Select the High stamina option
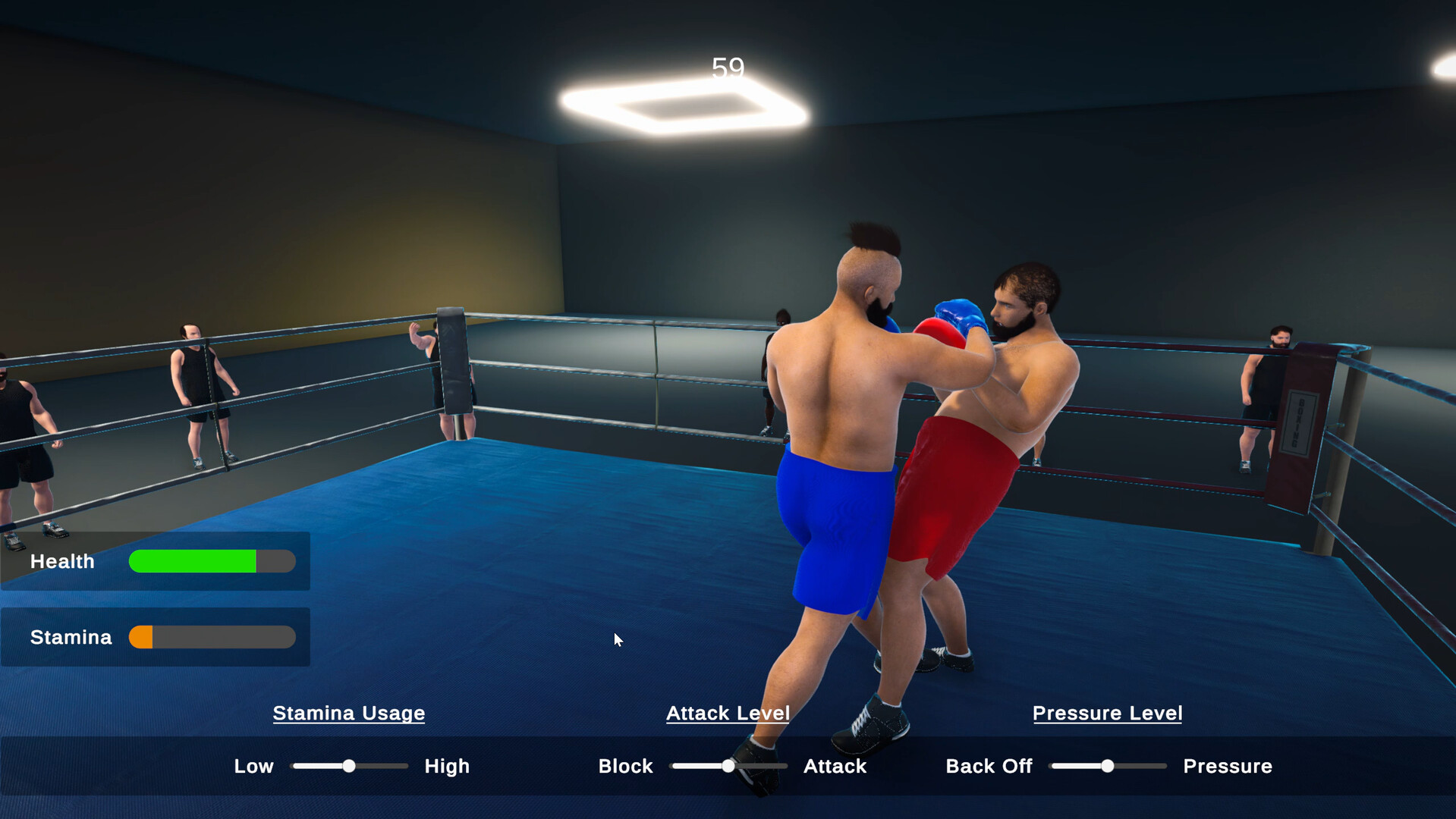 [x=446, y=766]
